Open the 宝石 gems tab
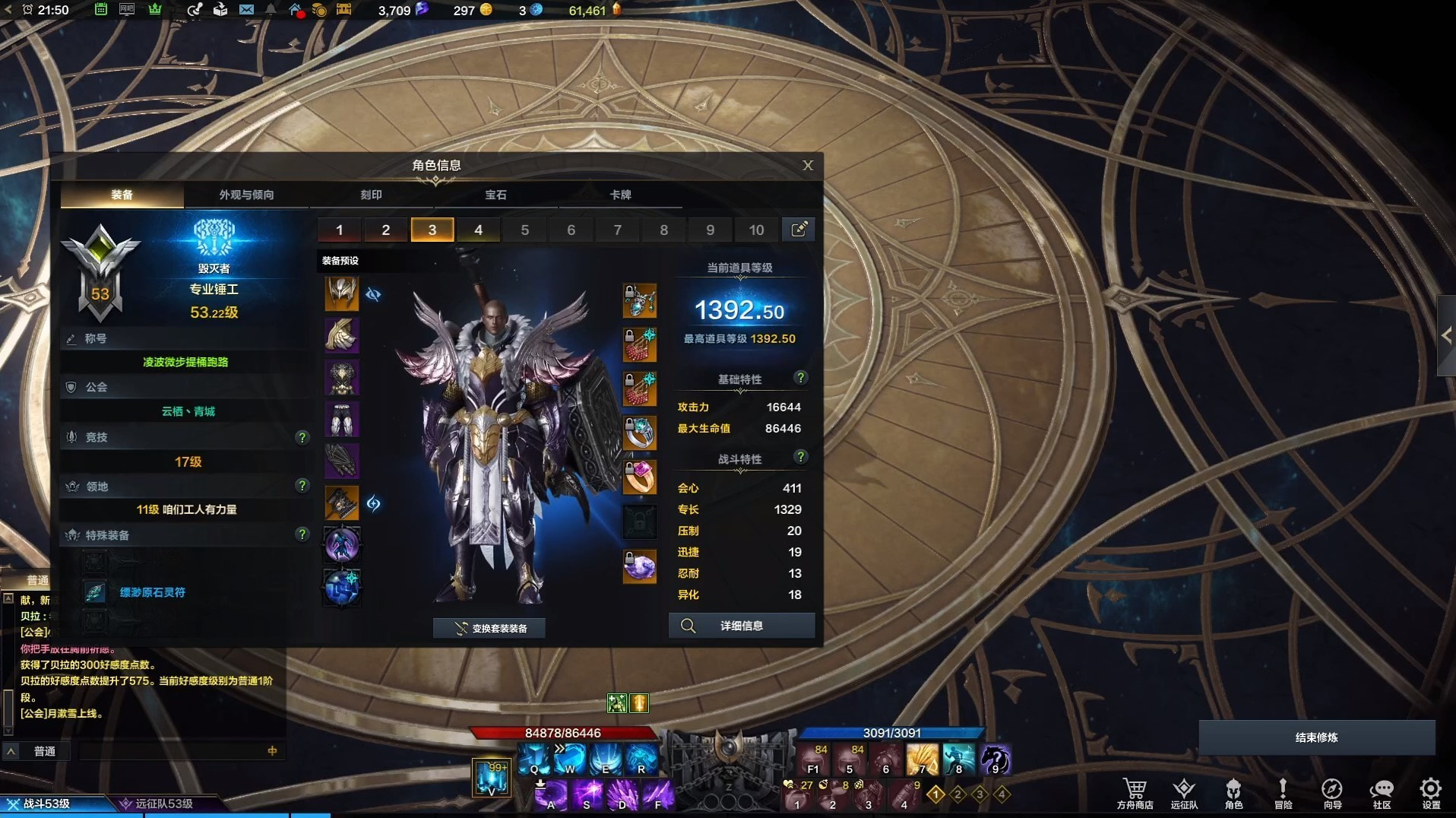This screenshot has height=818, width=1456. click(x=495, y=195)
